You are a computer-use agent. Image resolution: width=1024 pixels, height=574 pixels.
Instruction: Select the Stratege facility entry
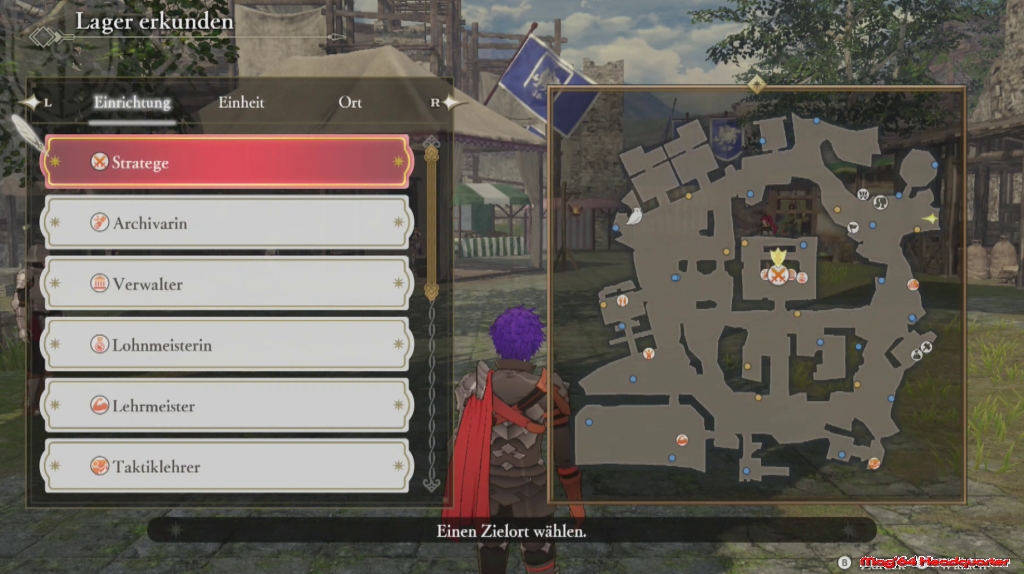[228, 162]
